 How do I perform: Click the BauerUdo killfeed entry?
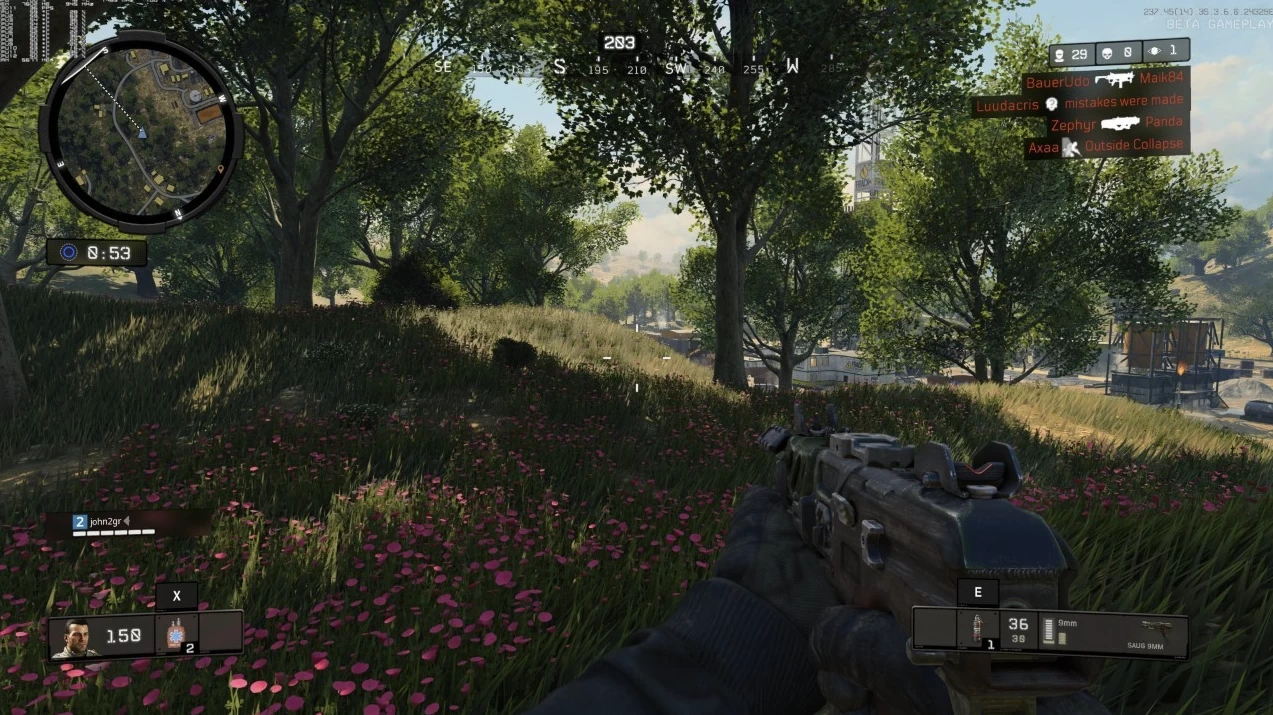click(x=1104, y=80)
